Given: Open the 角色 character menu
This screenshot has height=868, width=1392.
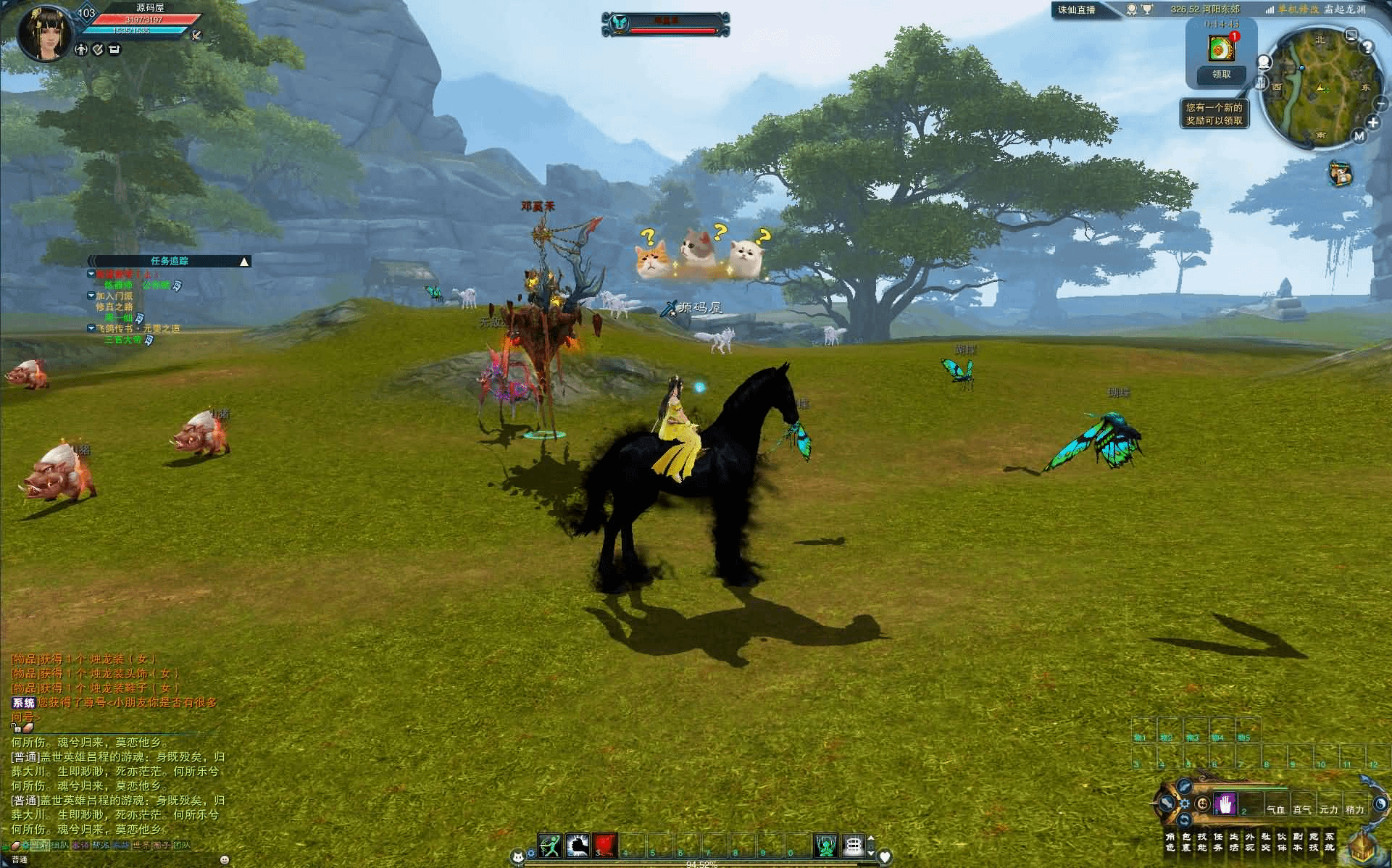Looking at the screenshot, I should click(1170, 842).
